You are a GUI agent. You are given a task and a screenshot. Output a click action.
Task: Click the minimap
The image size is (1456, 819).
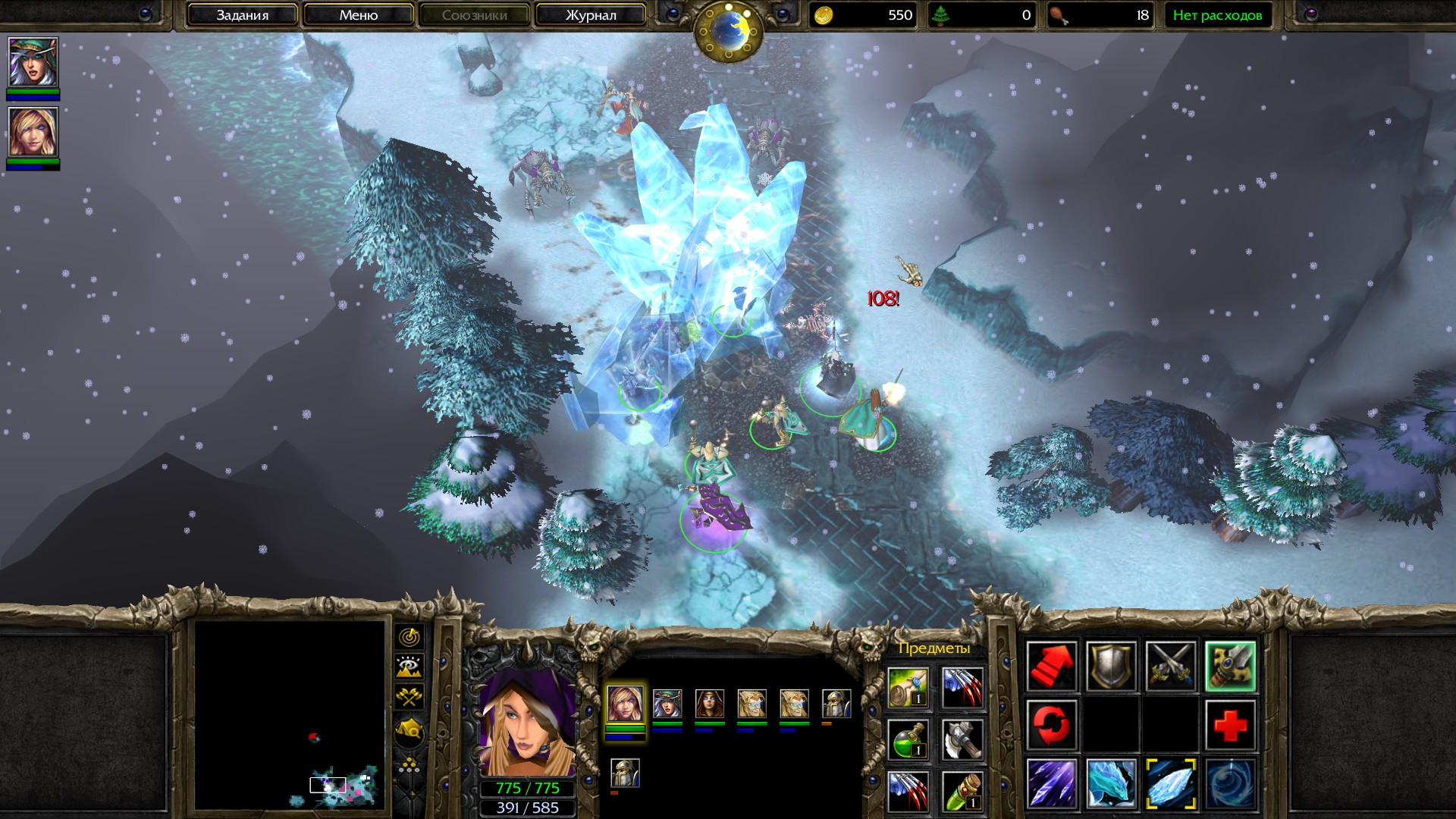click(289, 715)
